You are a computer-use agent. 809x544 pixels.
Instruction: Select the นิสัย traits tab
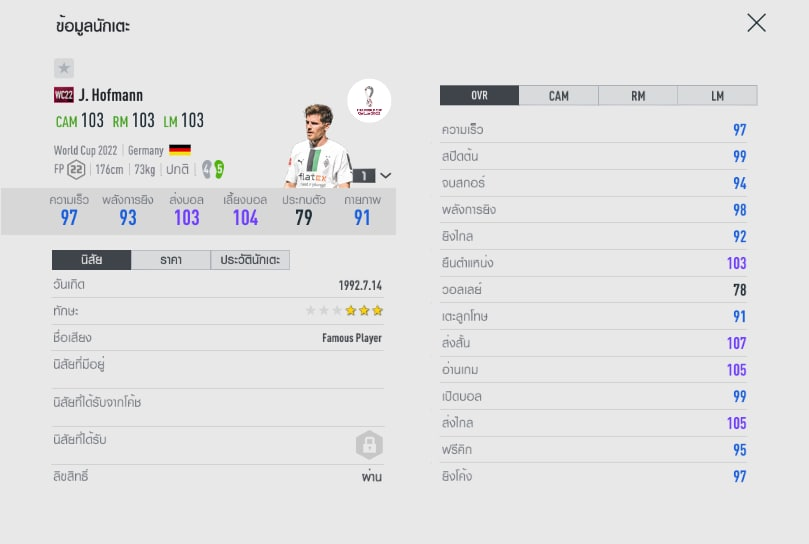[x=91, y=260]
